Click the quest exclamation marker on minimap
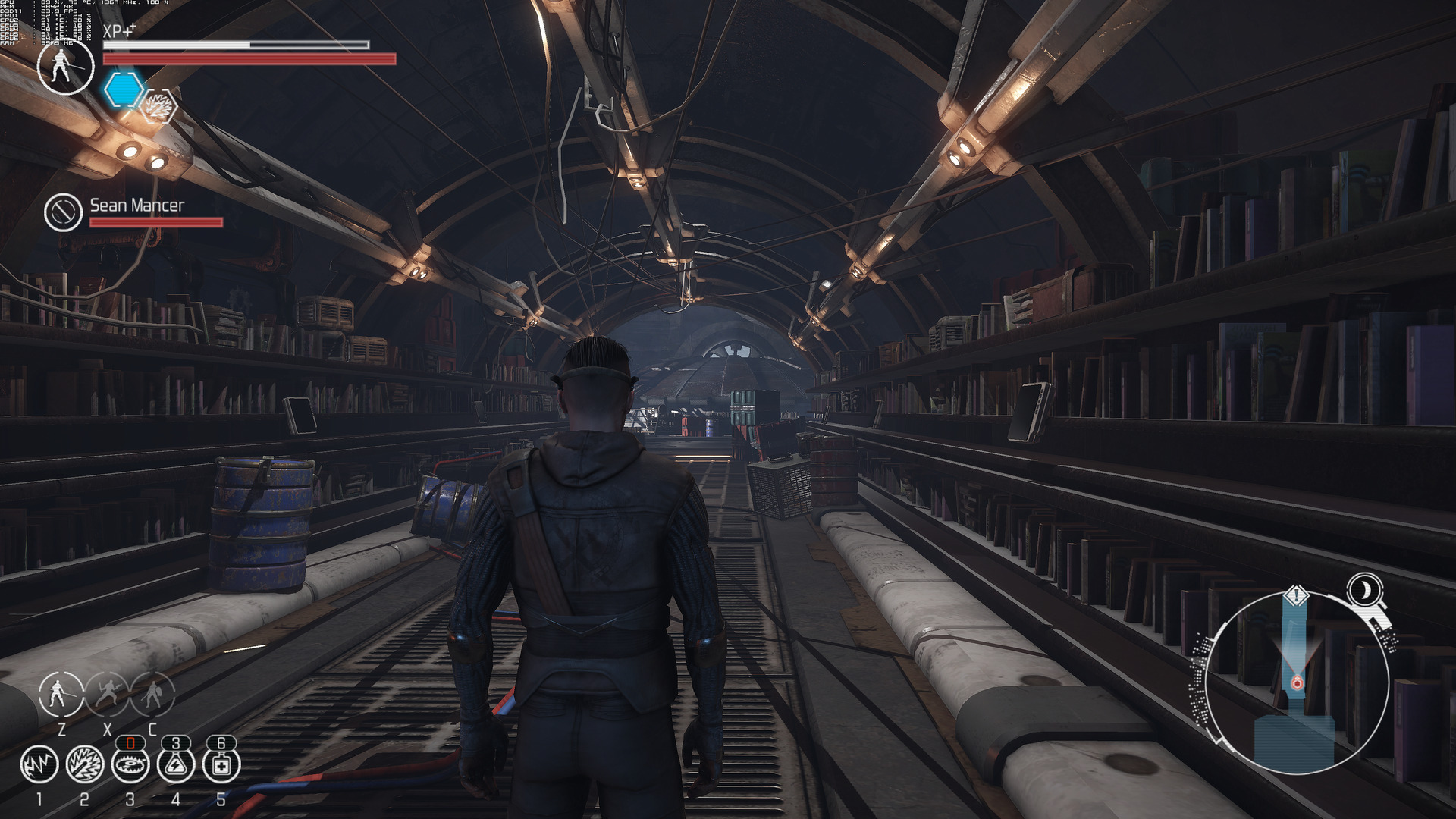1456x819 pixels. tap(1297, 595)
